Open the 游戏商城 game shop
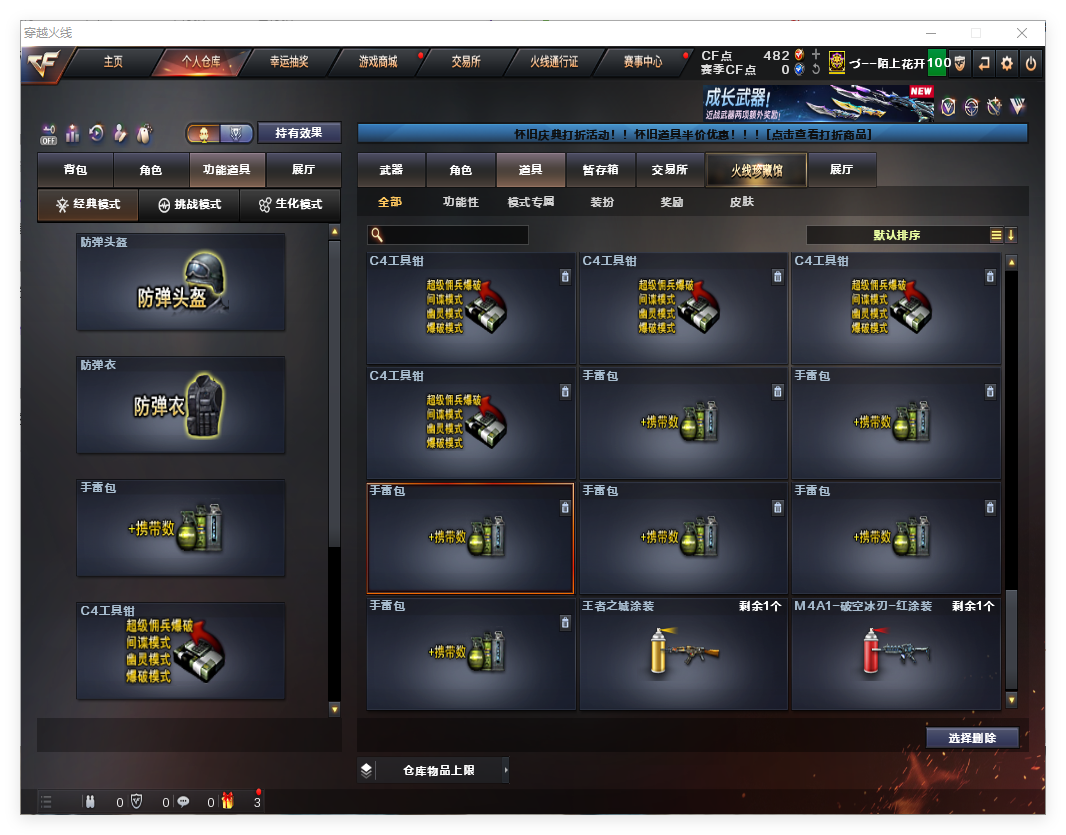 tap(378, 62)
